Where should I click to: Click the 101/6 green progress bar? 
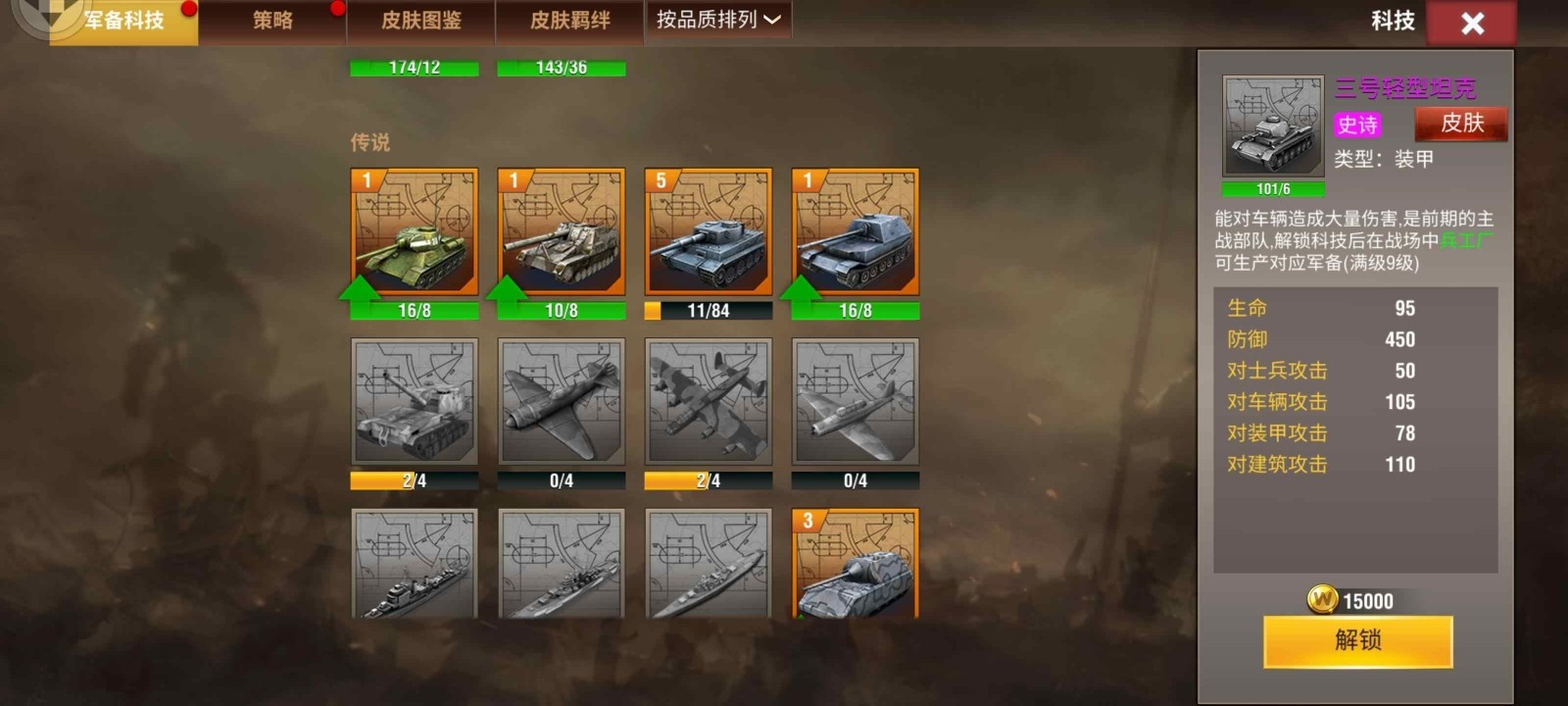[x=1272, y=188]
